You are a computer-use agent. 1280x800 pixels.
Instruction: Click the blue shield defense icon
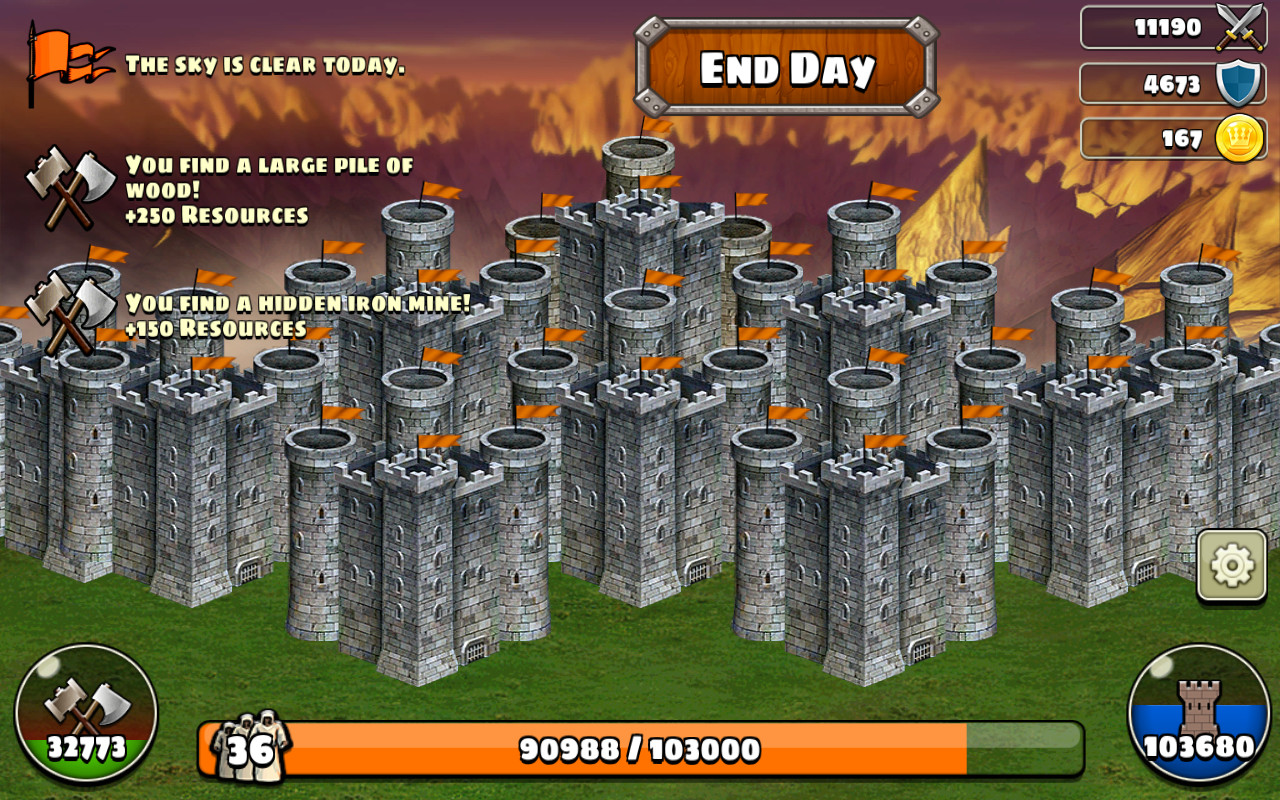(1236, 82)
